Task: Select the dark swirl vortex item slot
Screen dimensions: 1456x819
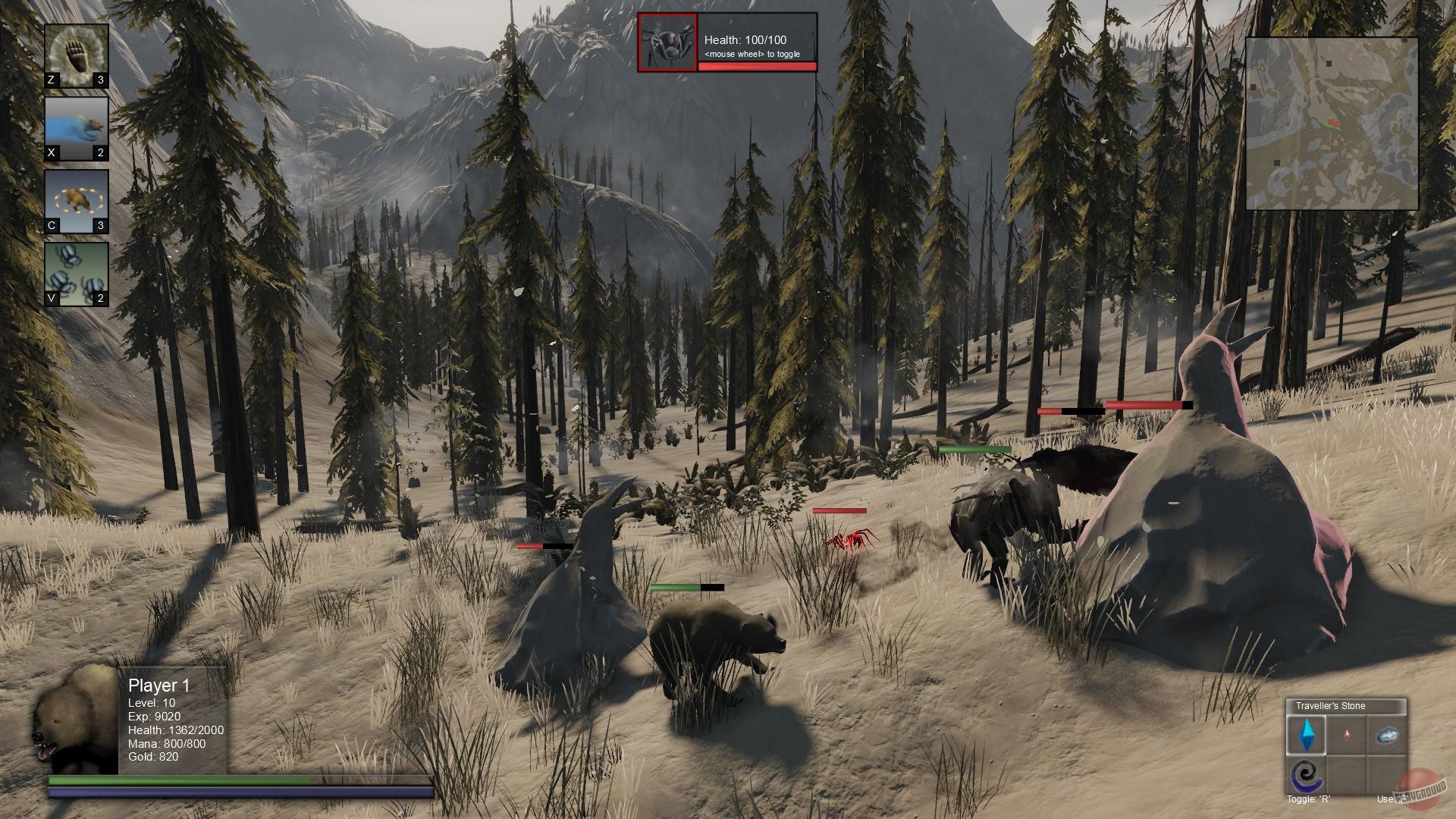Action: click(x=1307, y=775)
